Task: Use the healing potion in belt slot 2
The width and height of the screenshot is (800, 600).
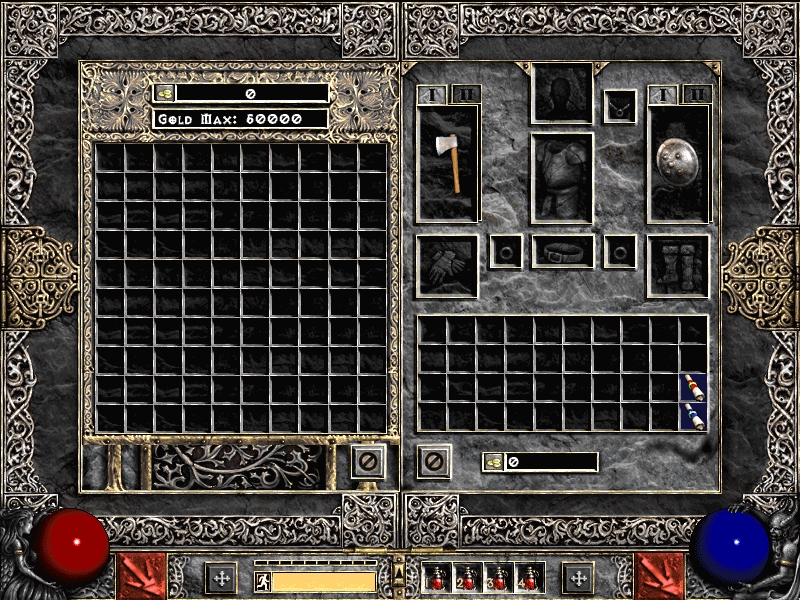Action: [468, 578]
